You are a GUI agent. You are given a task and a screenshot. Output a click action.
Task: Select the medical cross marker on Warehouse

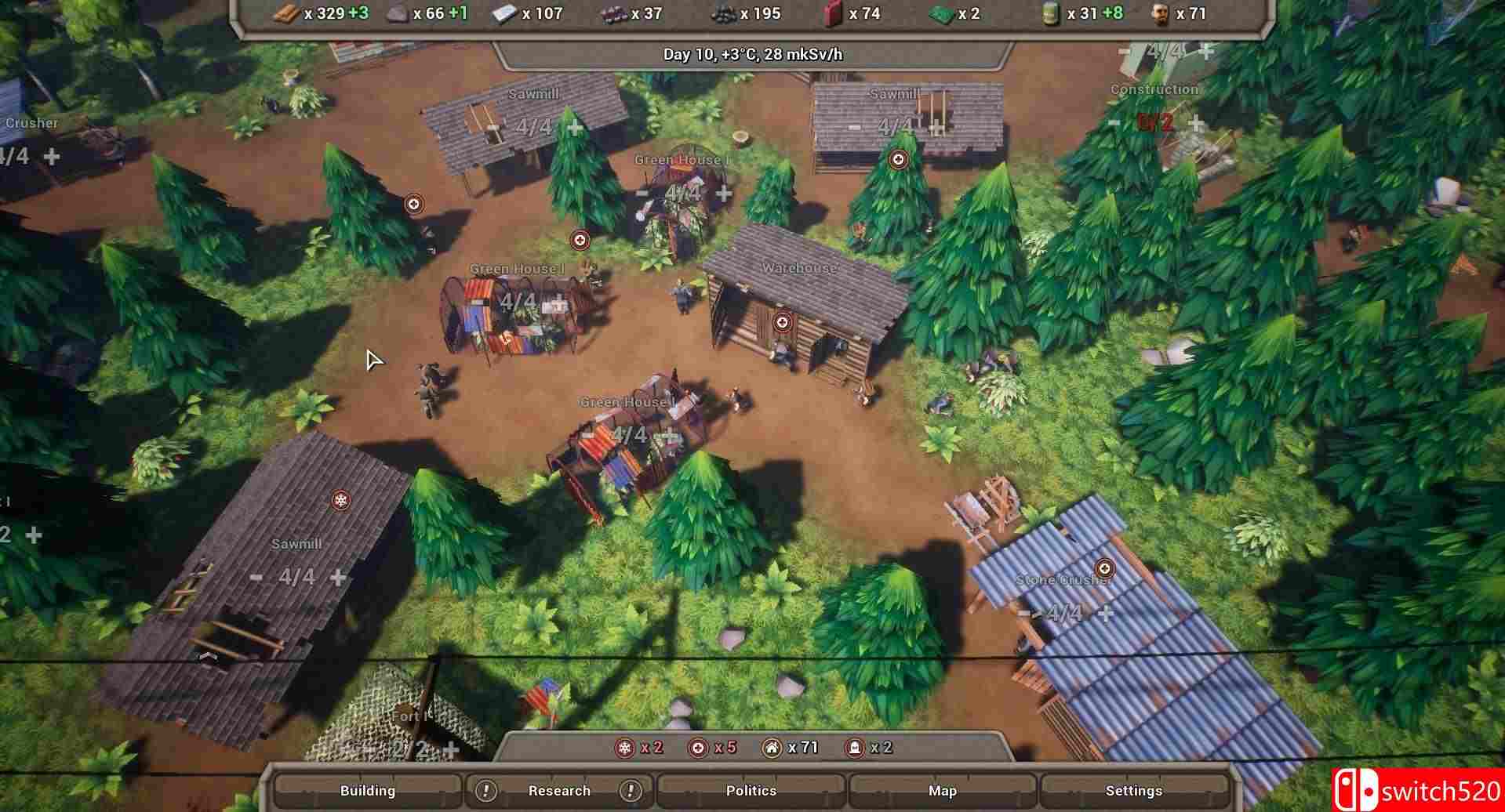(x=782, y=321)
